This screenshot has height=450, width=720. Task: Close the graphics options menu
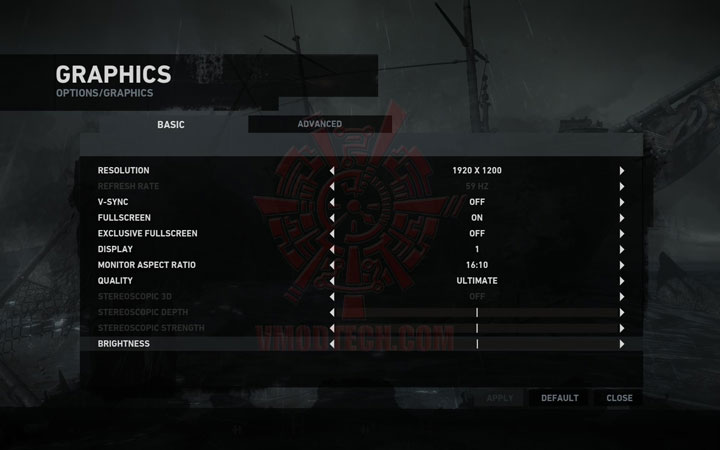point(619,398)
